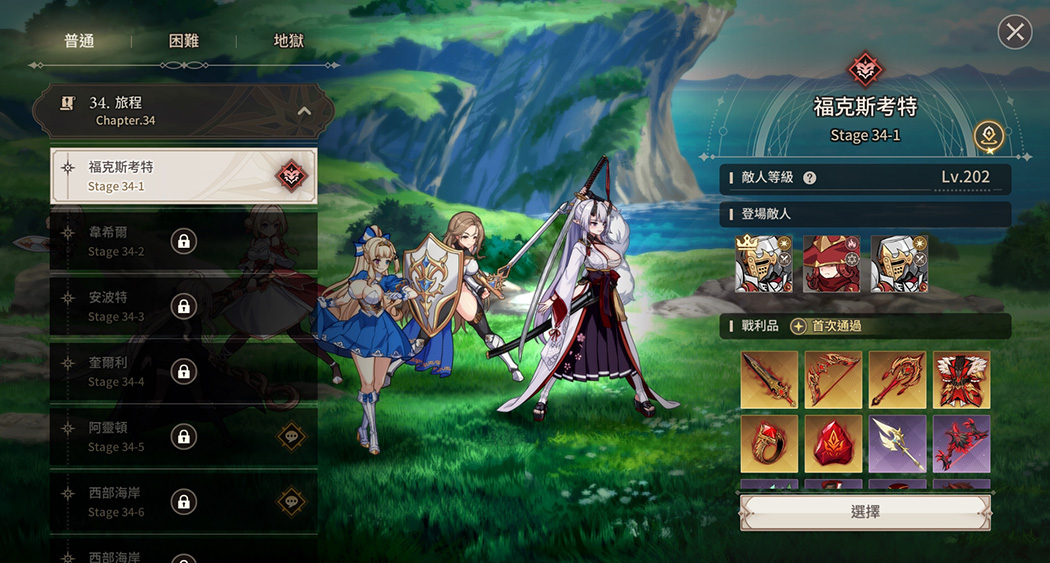Image resolution: width=1050 pixels, height=563 pixels.
Task: Select the 福克斯考特 Stage 34-1 row
Action: [183, 176]
